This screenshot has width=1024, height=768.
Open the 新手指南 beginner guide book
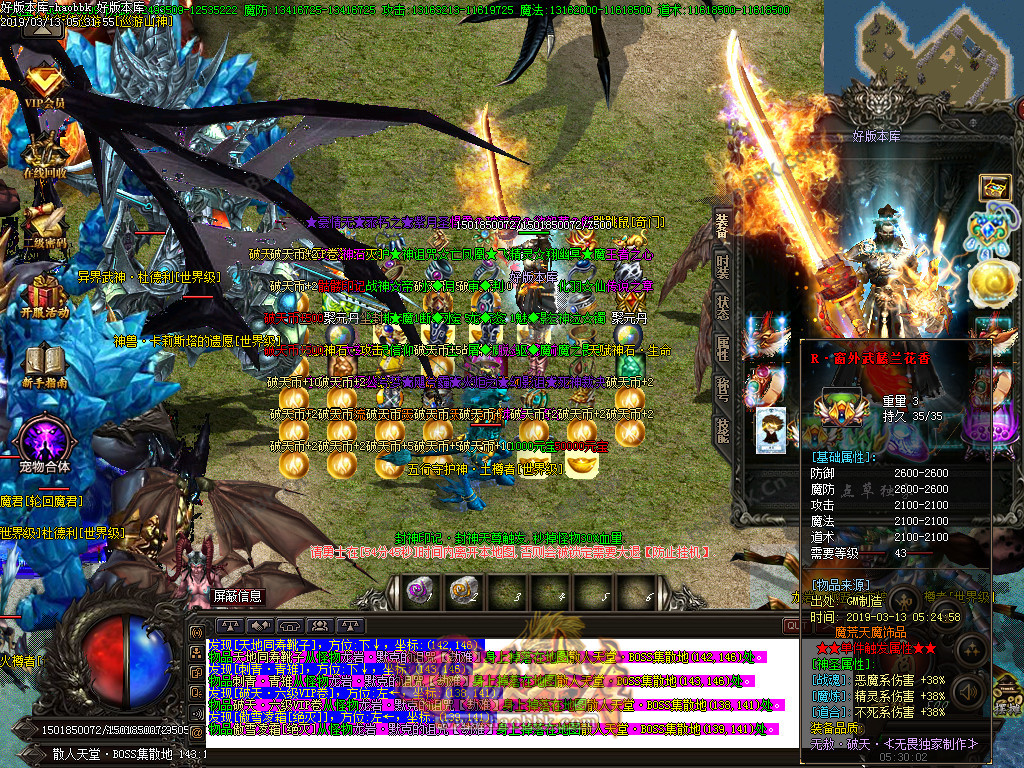44,364
